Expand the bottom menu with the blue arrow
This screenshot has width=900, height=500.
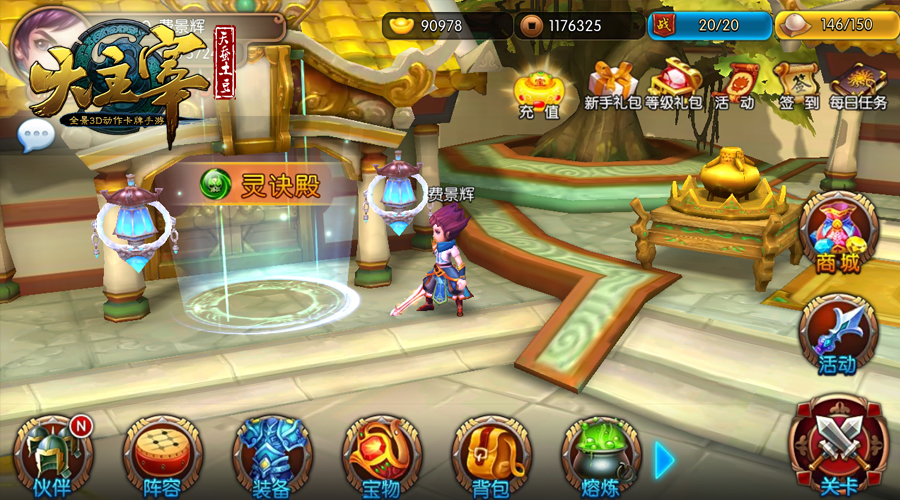point(665,460)
